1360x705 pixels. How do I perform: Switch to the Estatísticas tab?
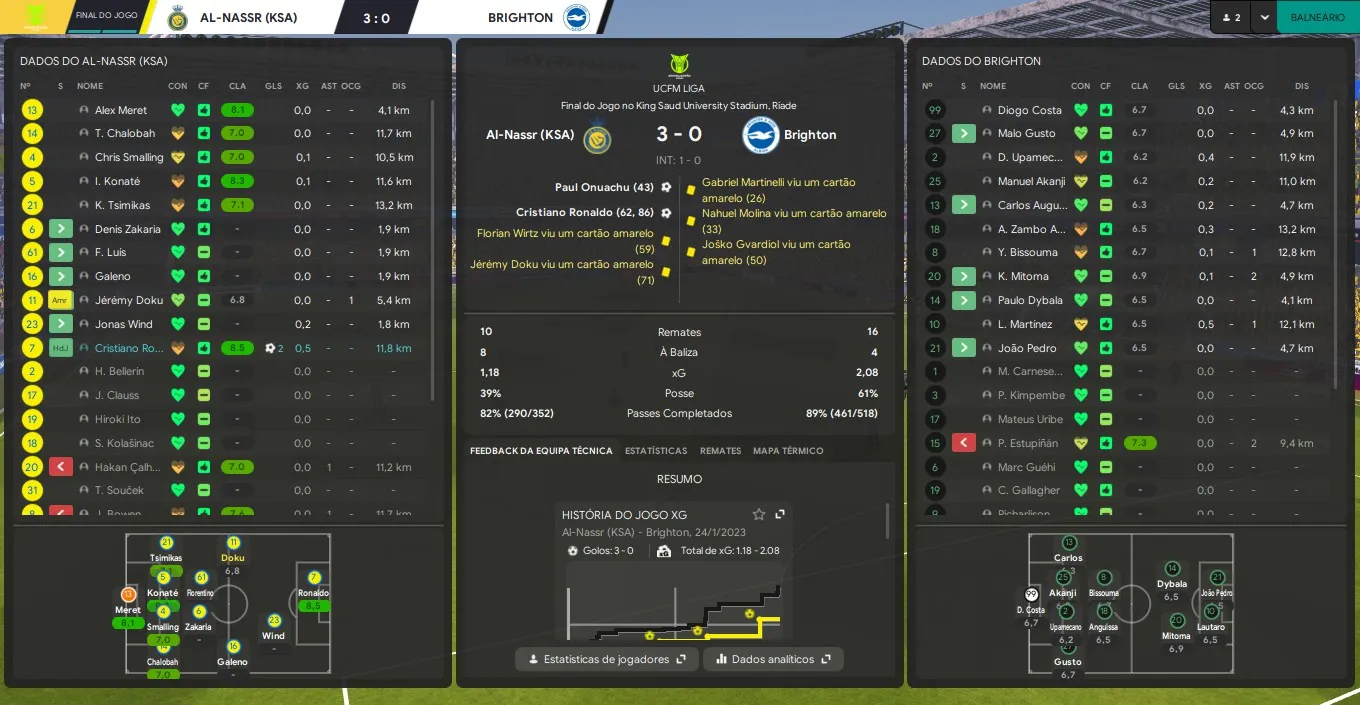tap(656, 451)
